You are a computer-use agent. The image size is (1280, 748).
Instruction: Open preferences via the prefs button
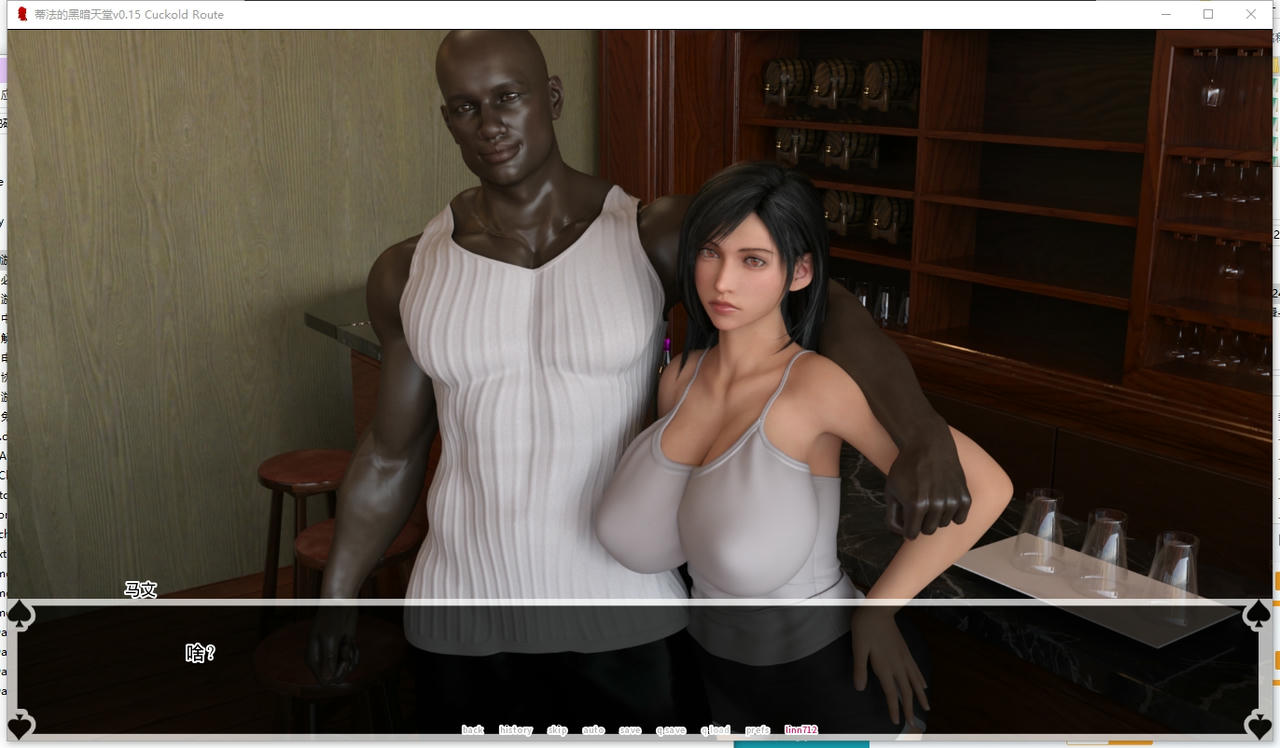pos(757,730)
